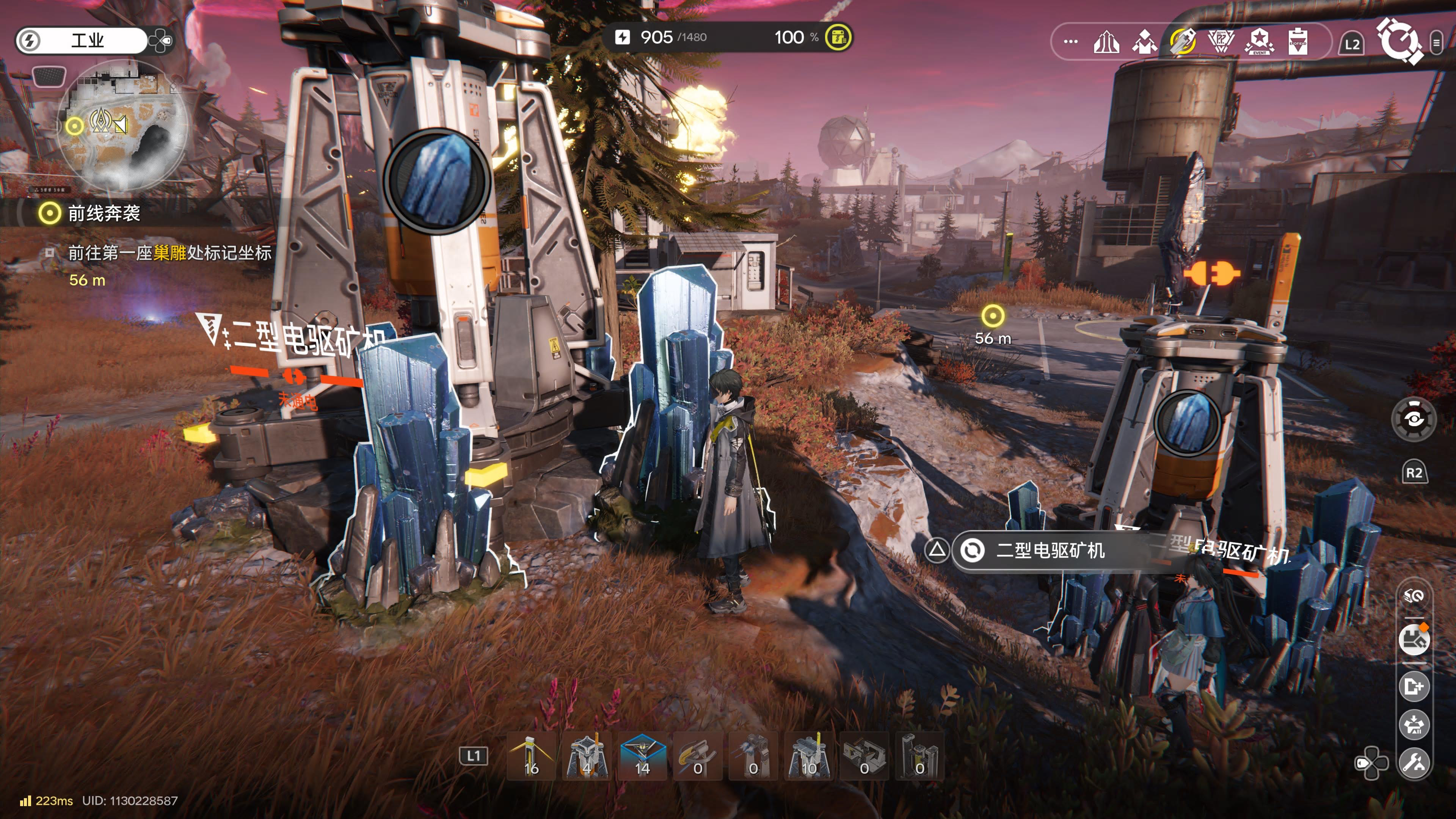Open the triple-arrow upgrade icon
The width and height of the screenshot is (1456, 819).
[1106, 41]
